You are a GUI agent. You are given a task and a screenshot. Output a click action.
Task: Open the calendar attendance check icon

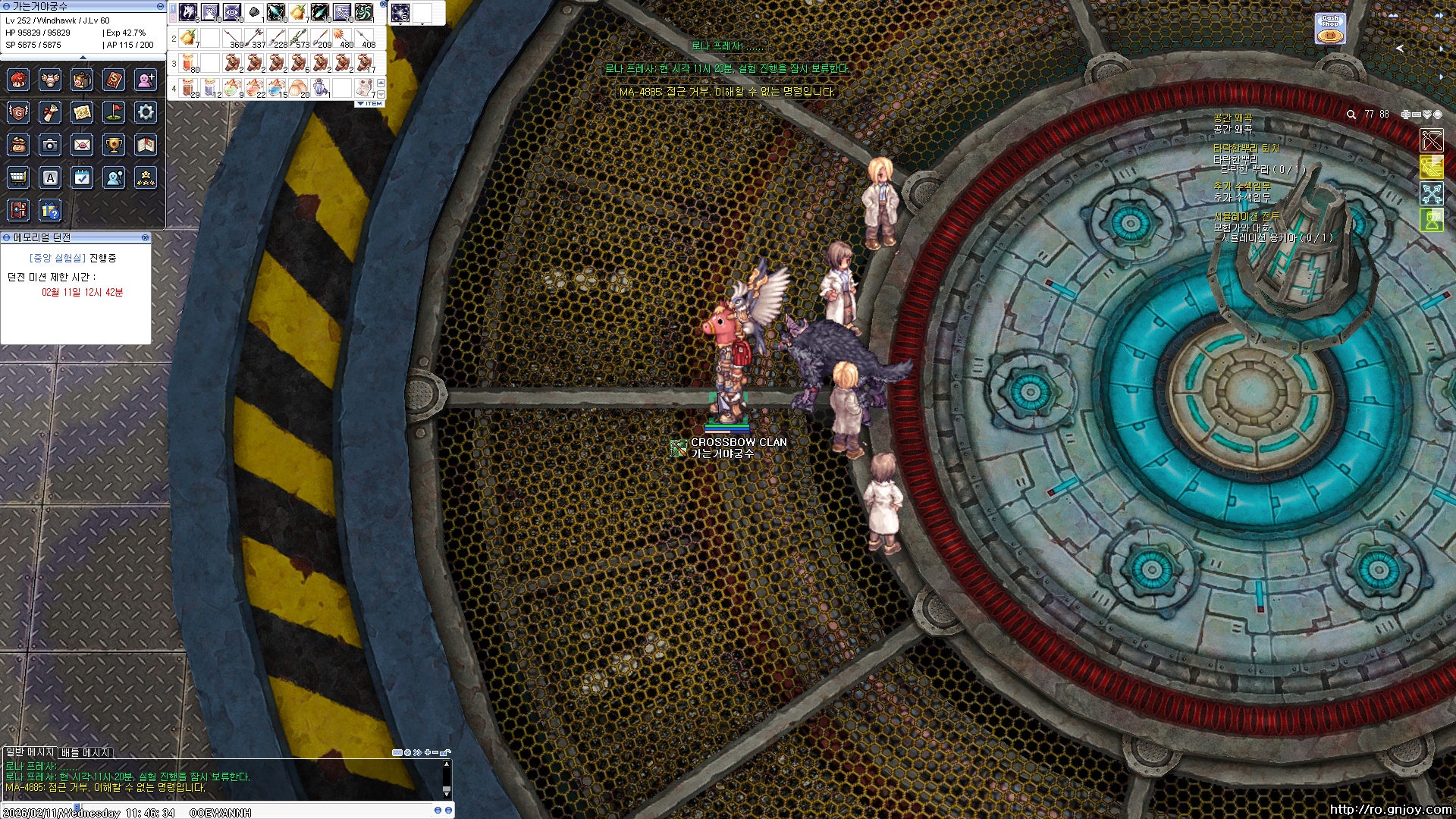tap(82, 177)
